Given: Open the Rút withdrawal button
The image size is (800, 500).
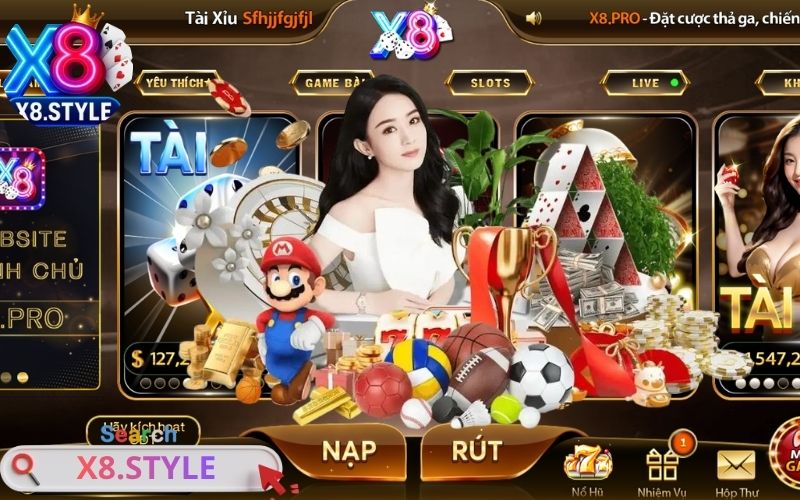Looking at the screenshot, I should click(476, 450).
